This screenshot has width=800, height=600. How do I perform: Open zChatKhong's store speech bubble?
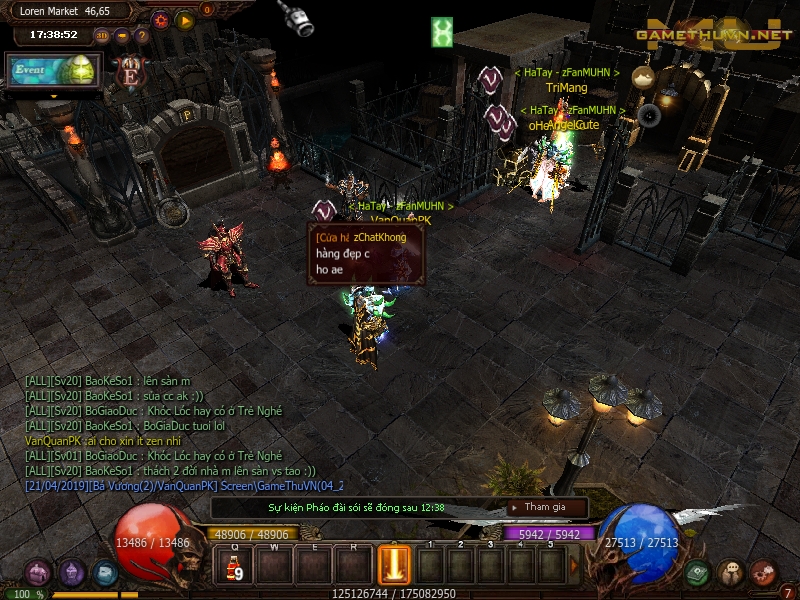tap(366, 254)
